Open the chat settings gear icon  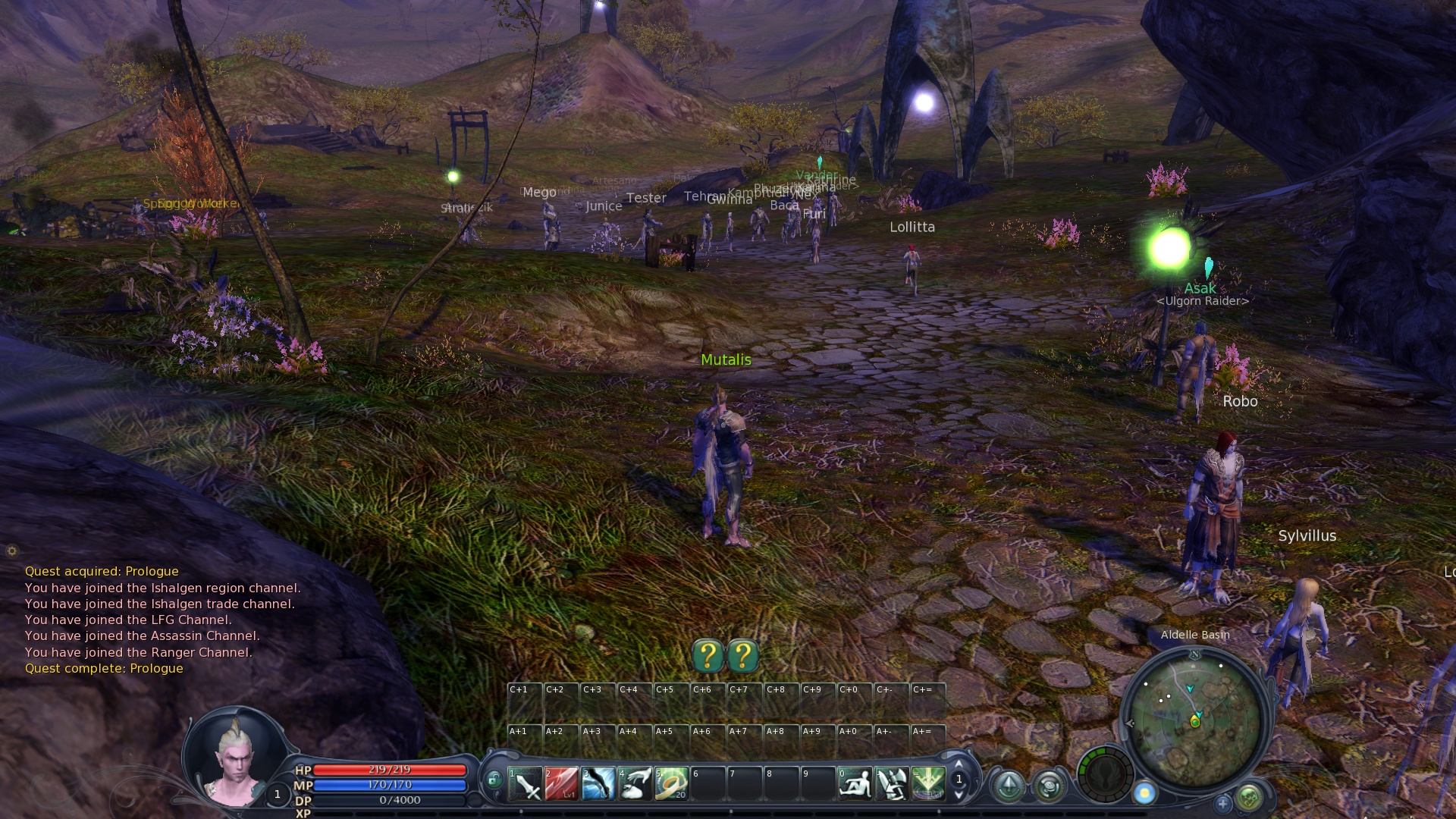click(x=11, y=551)
